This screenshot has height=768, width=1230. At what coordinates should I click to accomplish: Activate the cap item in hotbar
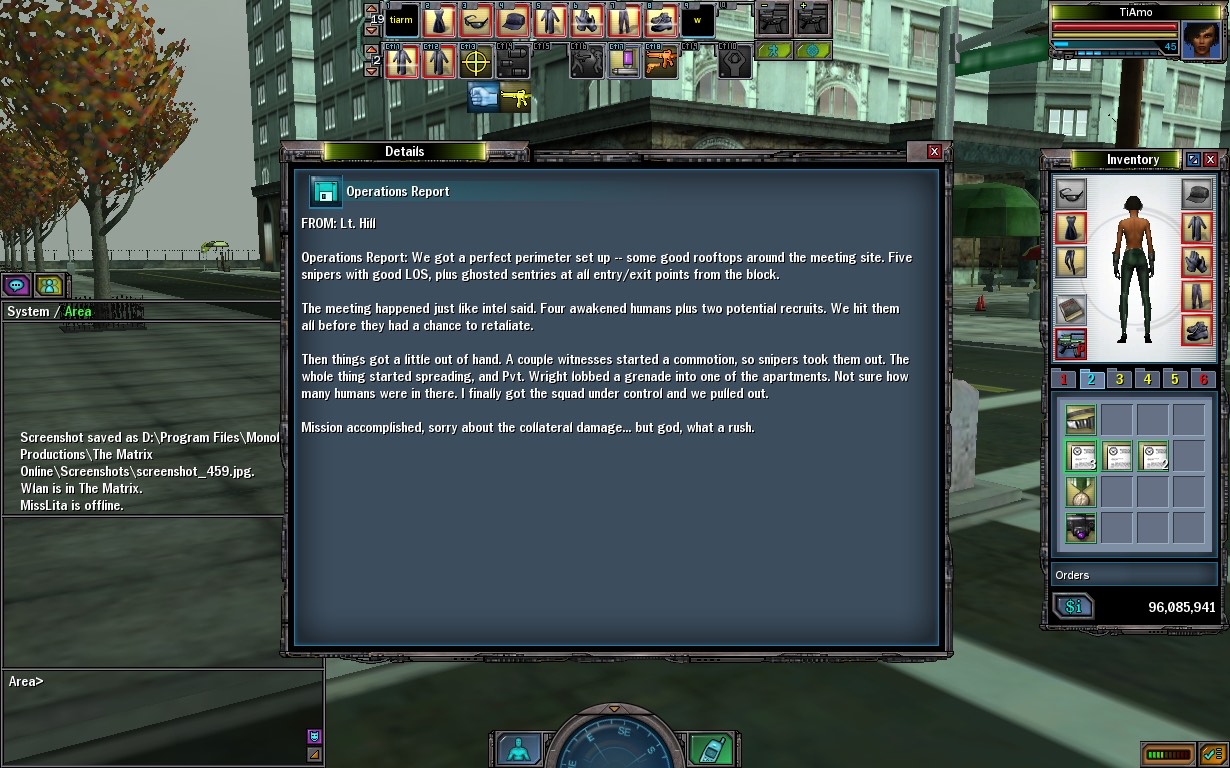click(x=513, y=21)
